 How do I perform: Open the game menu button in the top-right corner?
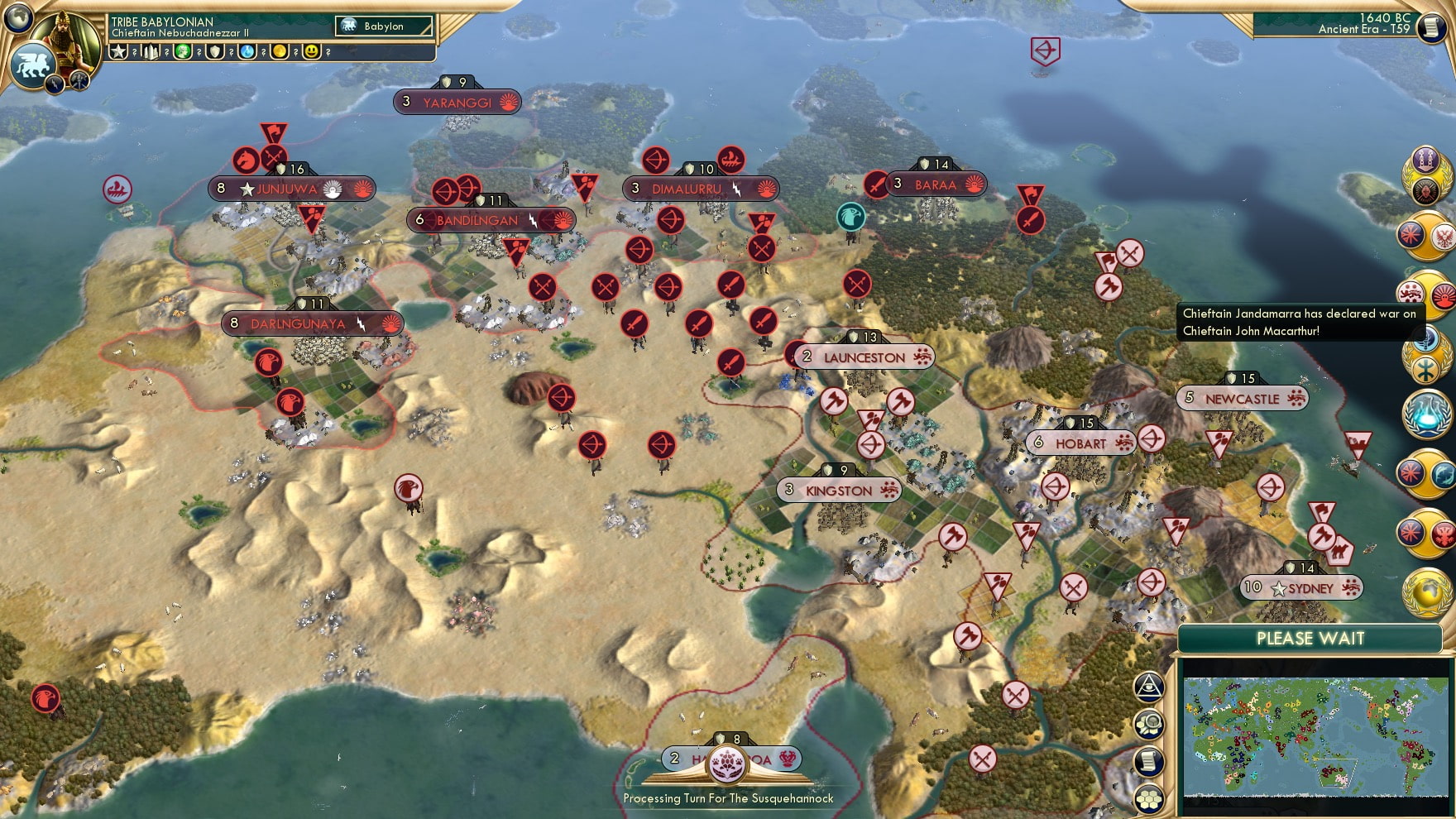(1432, 28)
